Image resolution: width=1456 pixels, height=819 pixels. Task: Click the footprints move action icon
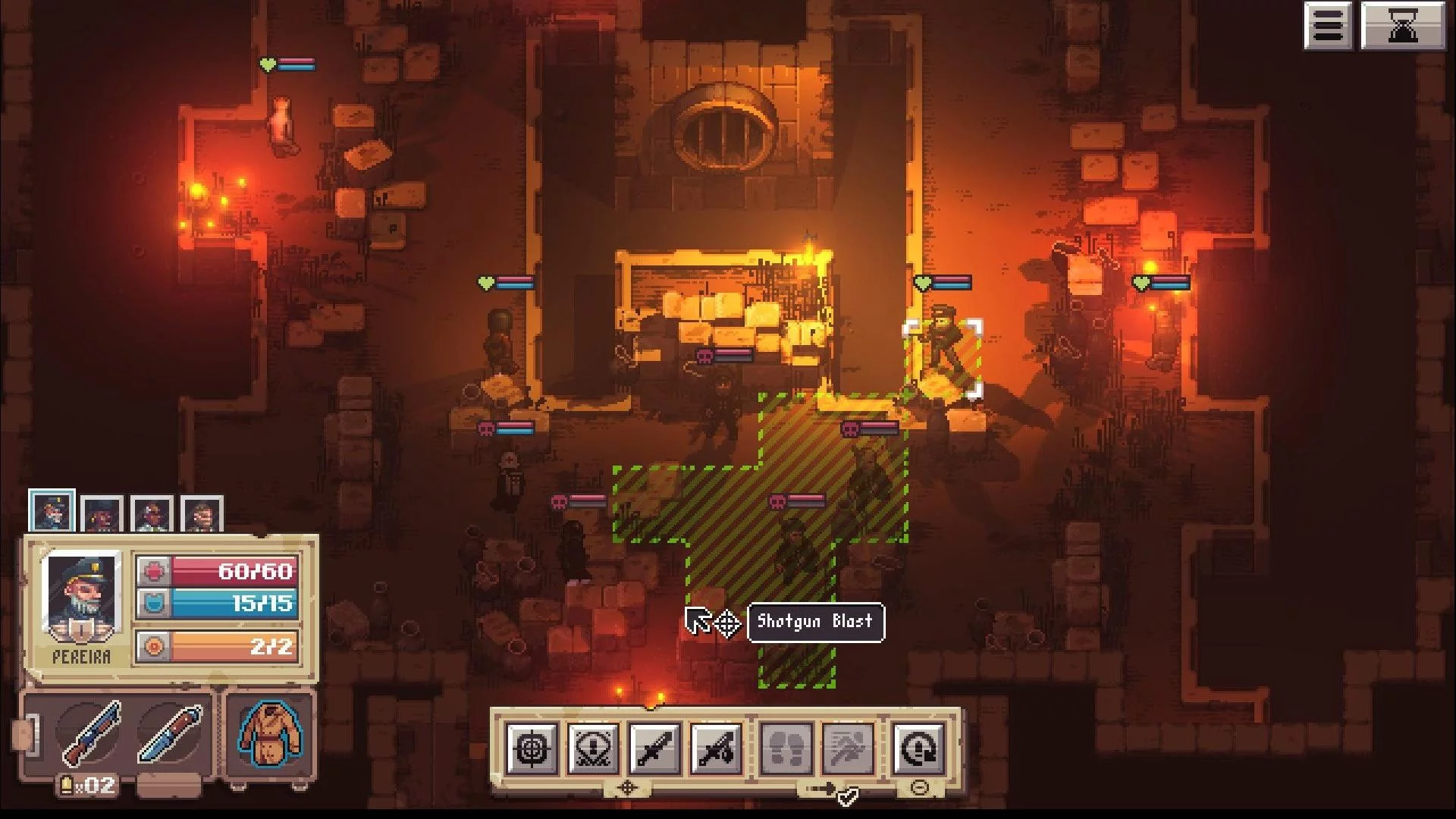coord(786,749)
